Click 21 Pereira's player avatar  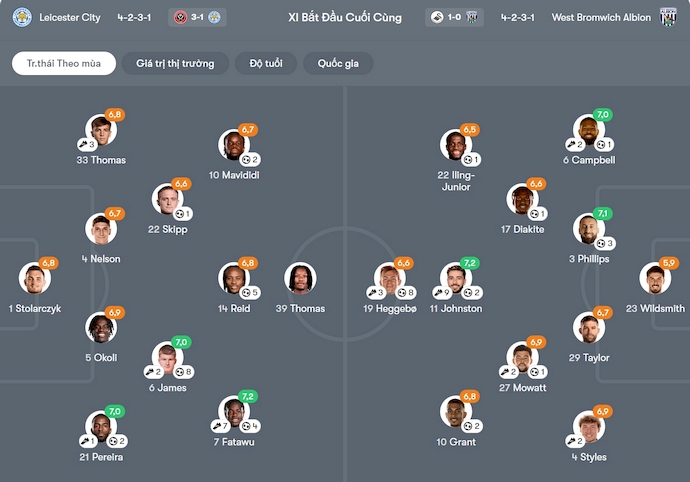click(x=100, y=427)
